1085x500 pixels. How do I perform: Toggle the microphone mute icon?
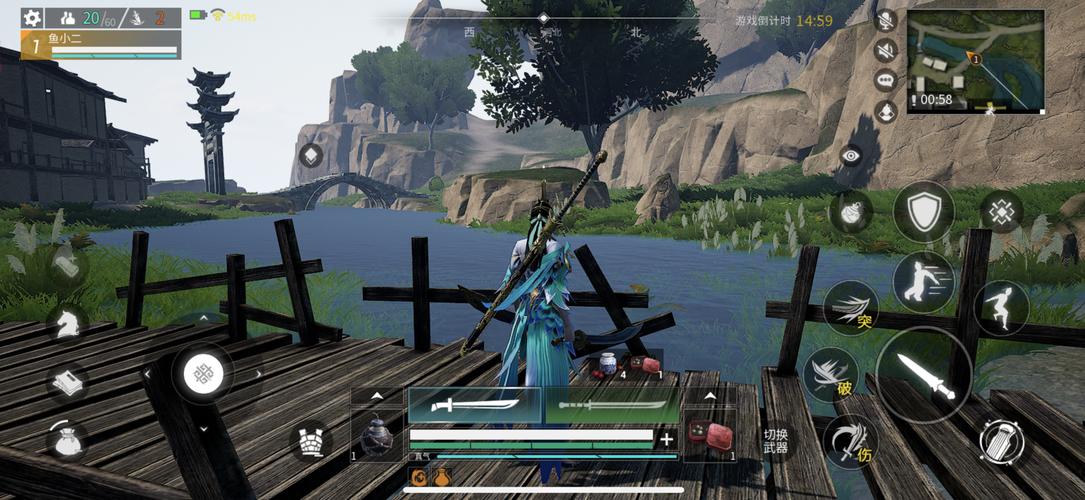(885, 20)
